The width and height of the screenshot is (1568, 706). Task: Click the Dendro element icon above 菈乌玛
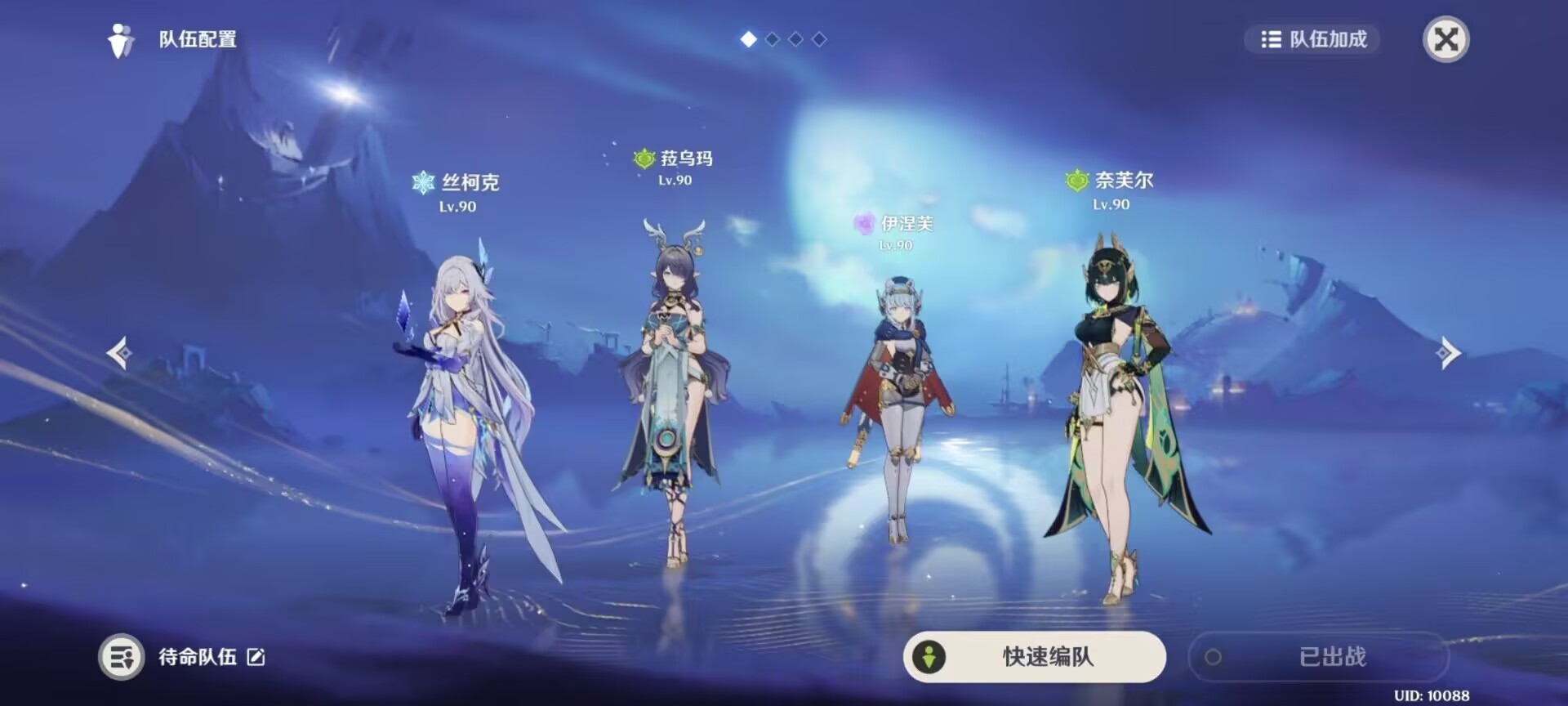[644, 160]
